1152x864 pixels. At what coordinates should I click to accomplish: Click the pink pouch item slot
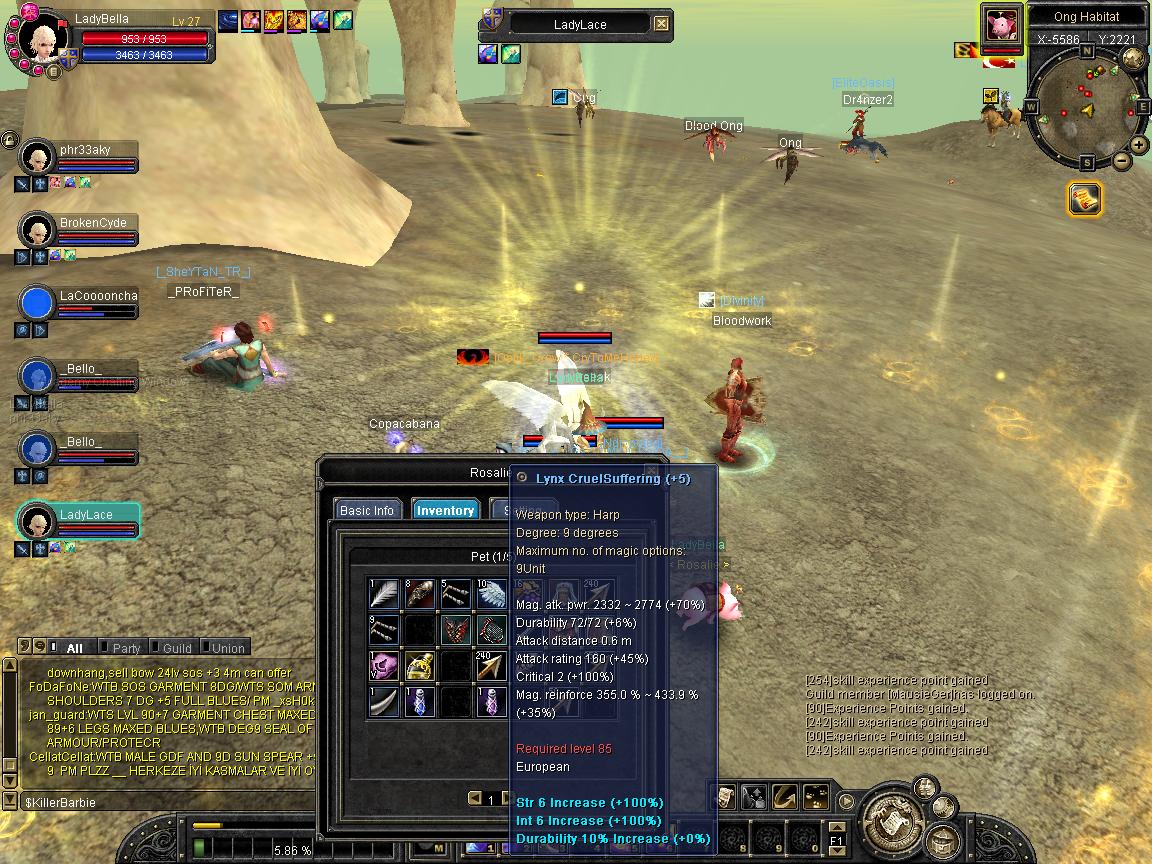click(383, 666)
